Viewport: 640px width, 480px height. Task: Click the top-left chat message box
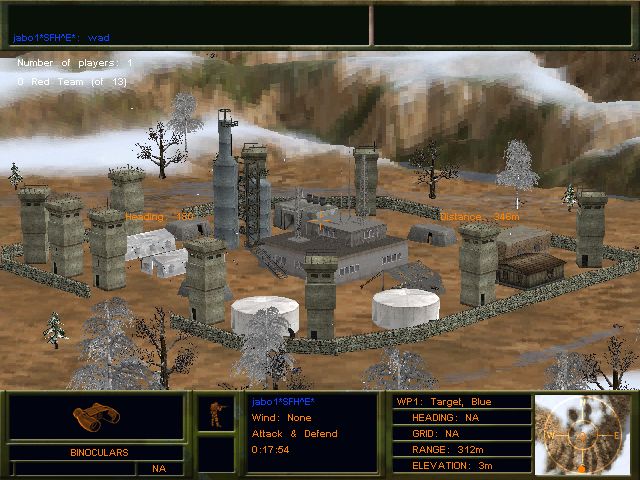187,25
